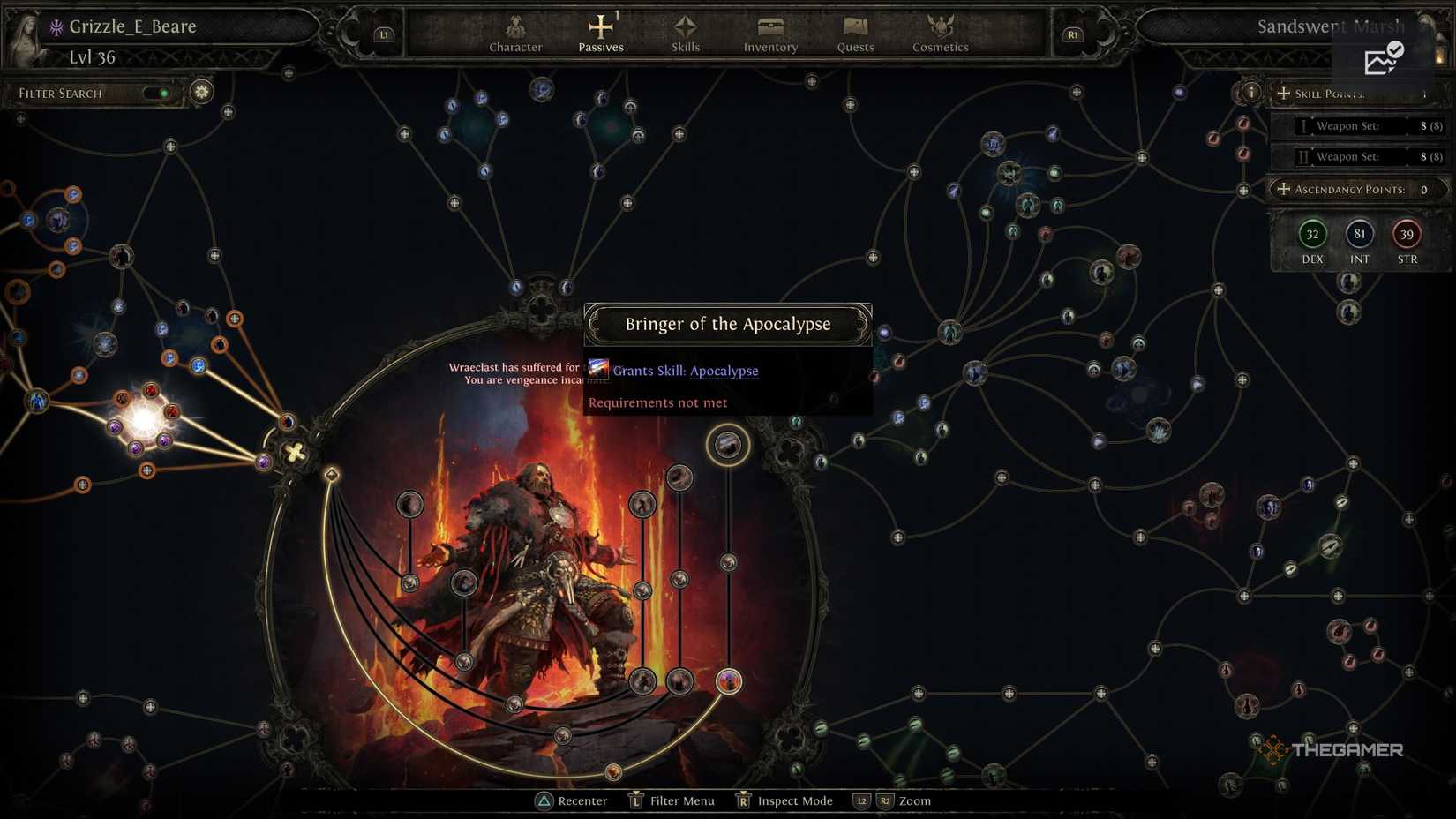Click the Apocalypse skill icon inside the tooltip
Screen dimensions: 1456x819
[600, 370]
